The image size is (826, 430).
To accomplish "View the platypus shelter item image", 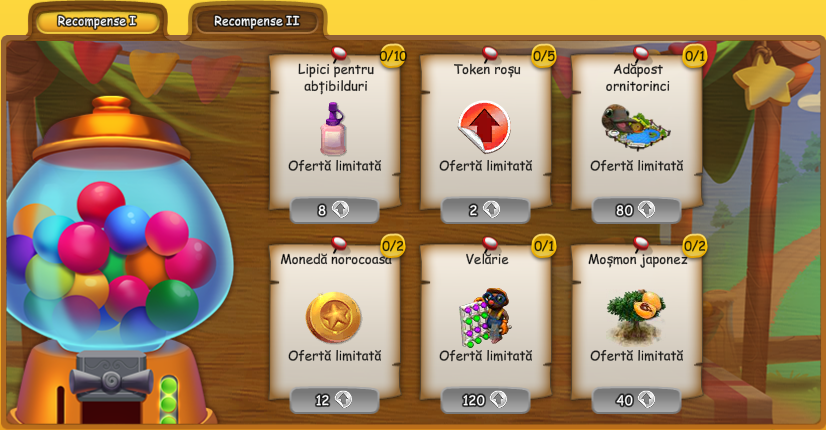I will (636, 126).
